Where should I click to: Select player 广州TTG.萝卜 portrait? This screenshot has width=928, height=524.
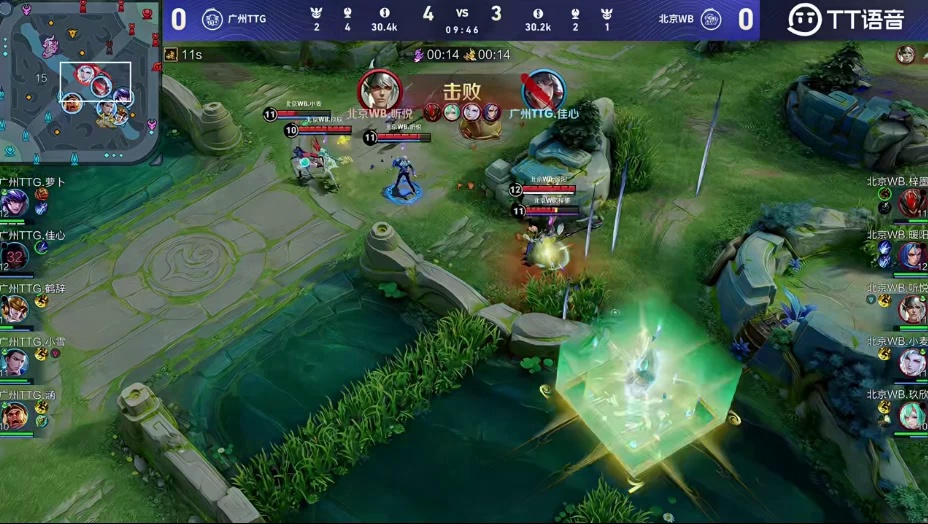14,203
